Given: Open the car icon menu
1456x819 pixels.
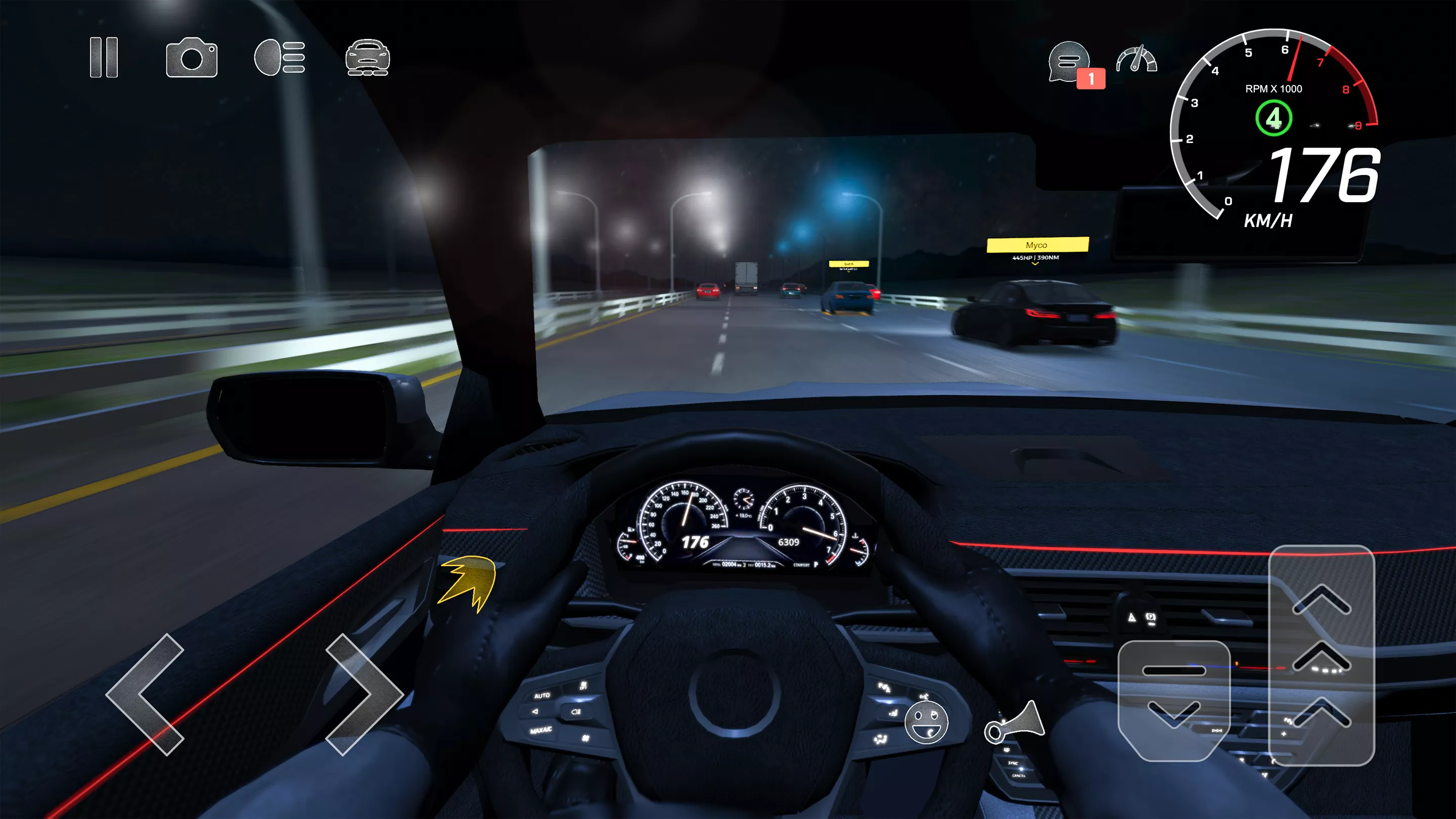Looking at the screenshot, I should pos(368,57).
